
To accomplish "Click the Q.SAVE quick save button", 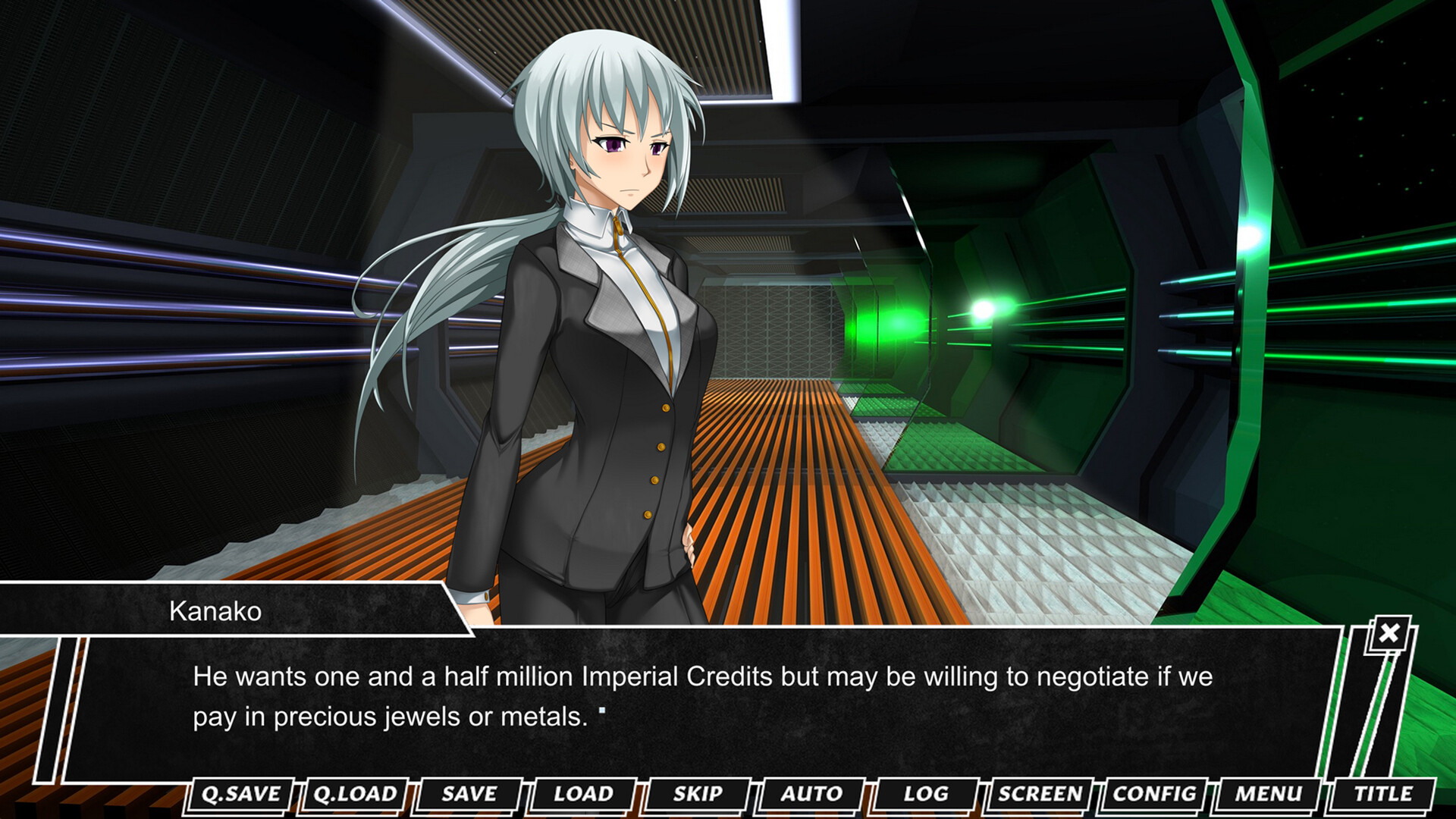I will 241,794.
